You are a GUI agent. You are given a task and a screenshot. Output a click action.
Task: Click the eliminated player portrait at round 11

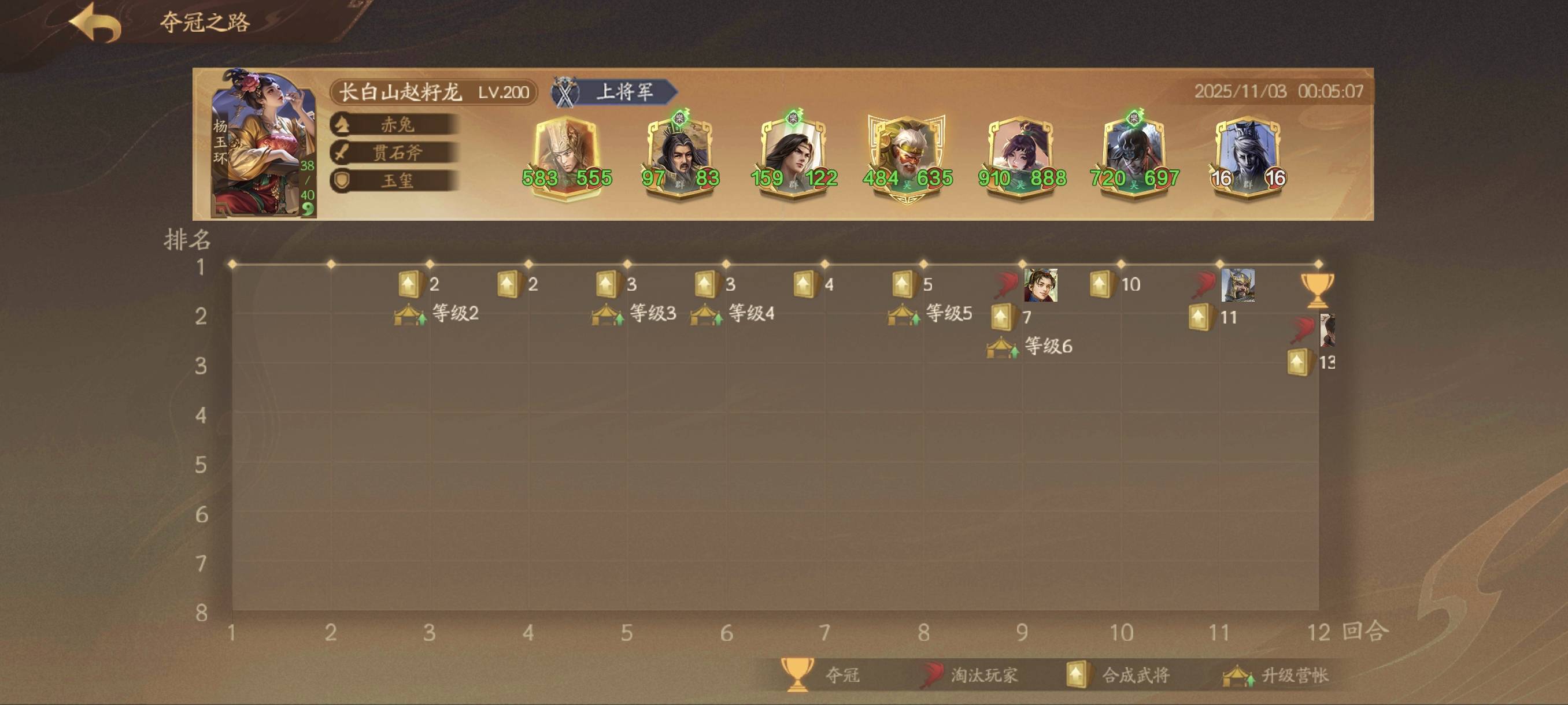click(1237, 285)
